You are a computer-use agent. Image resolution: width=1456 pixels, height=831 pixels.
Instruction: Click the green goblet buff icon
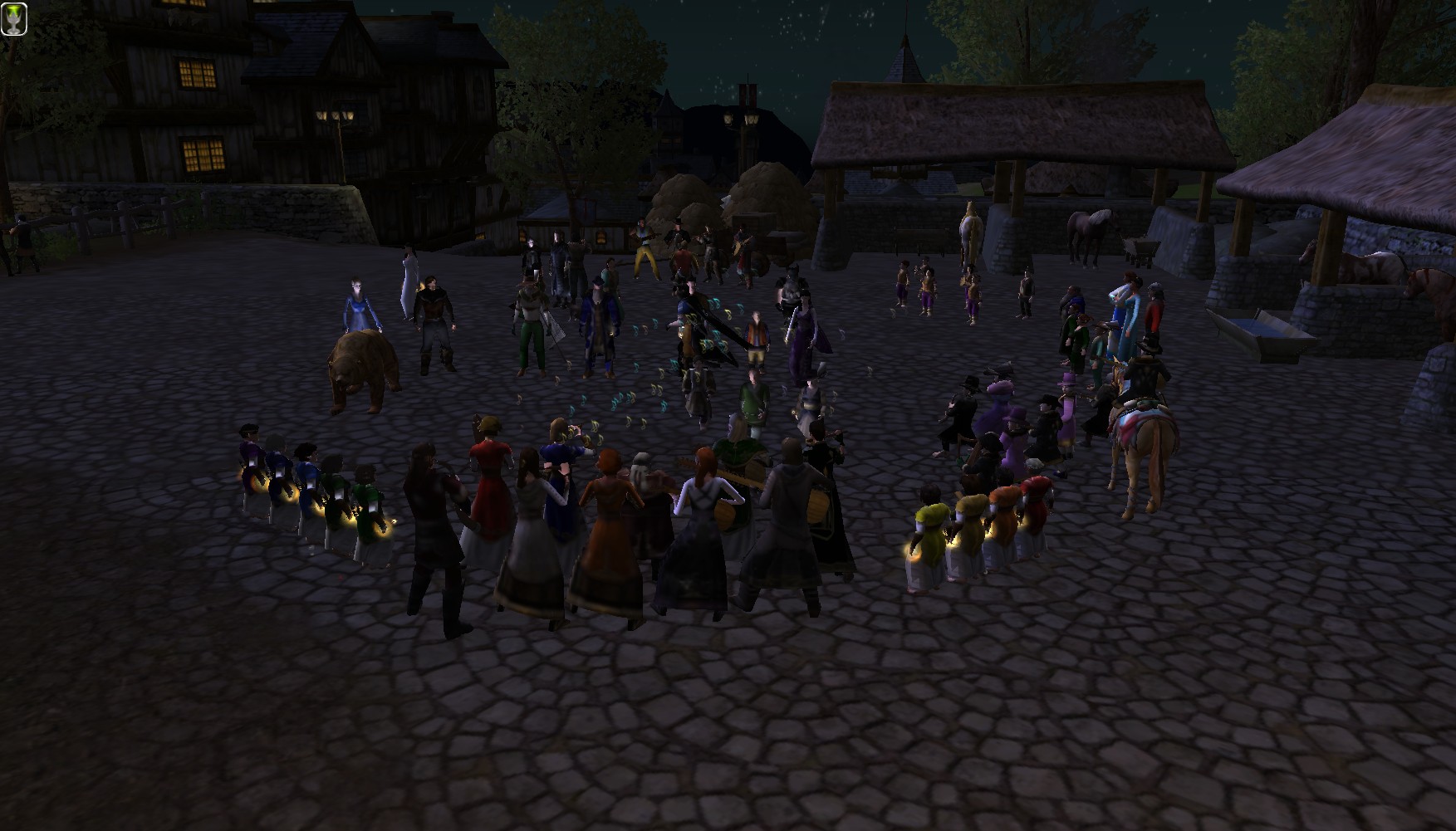tap(15, 19)
